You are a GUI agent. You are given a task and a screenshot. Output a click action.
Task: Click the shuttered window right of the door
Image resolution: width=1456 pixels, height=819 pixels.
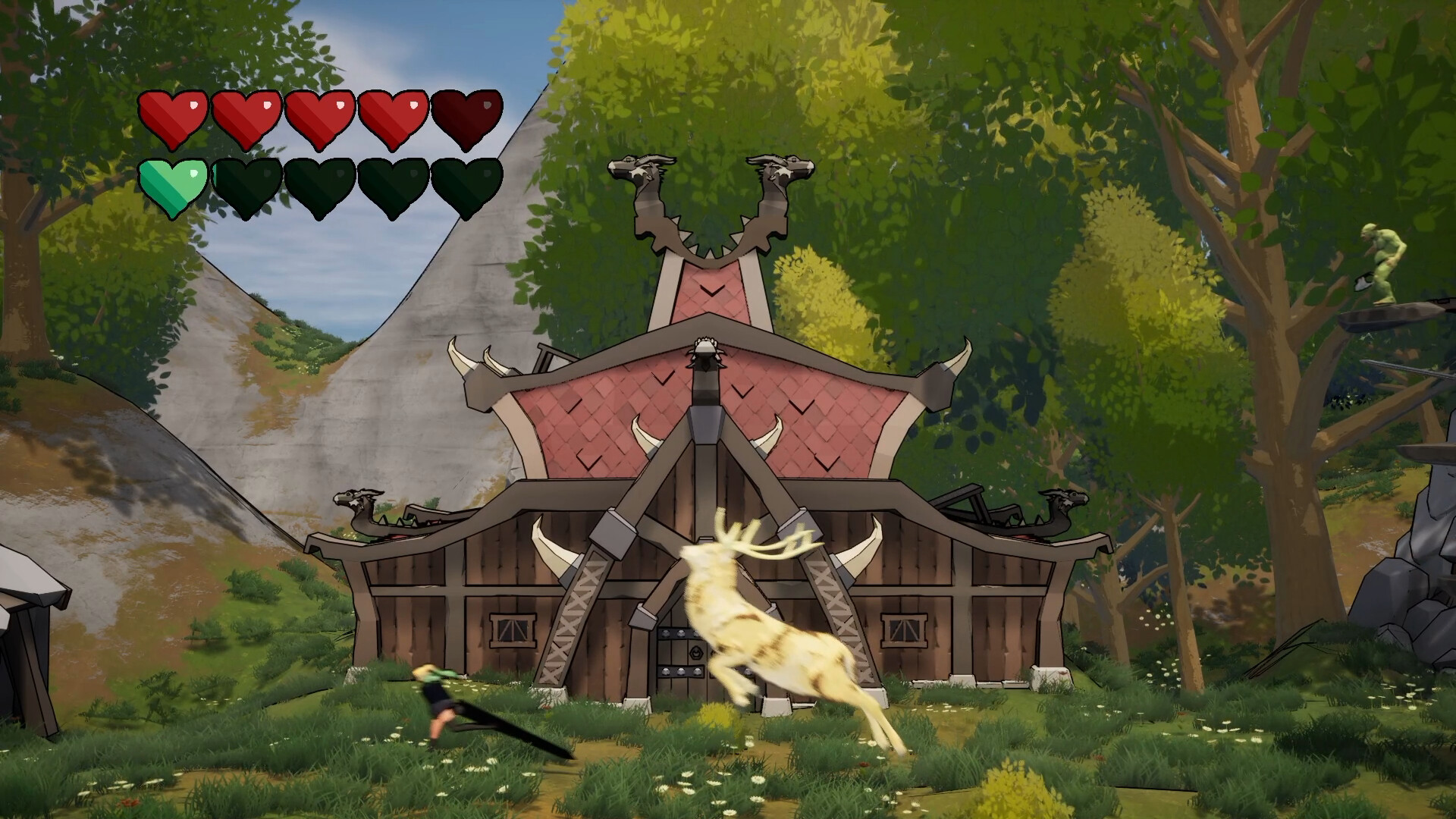tap(902, 629)
